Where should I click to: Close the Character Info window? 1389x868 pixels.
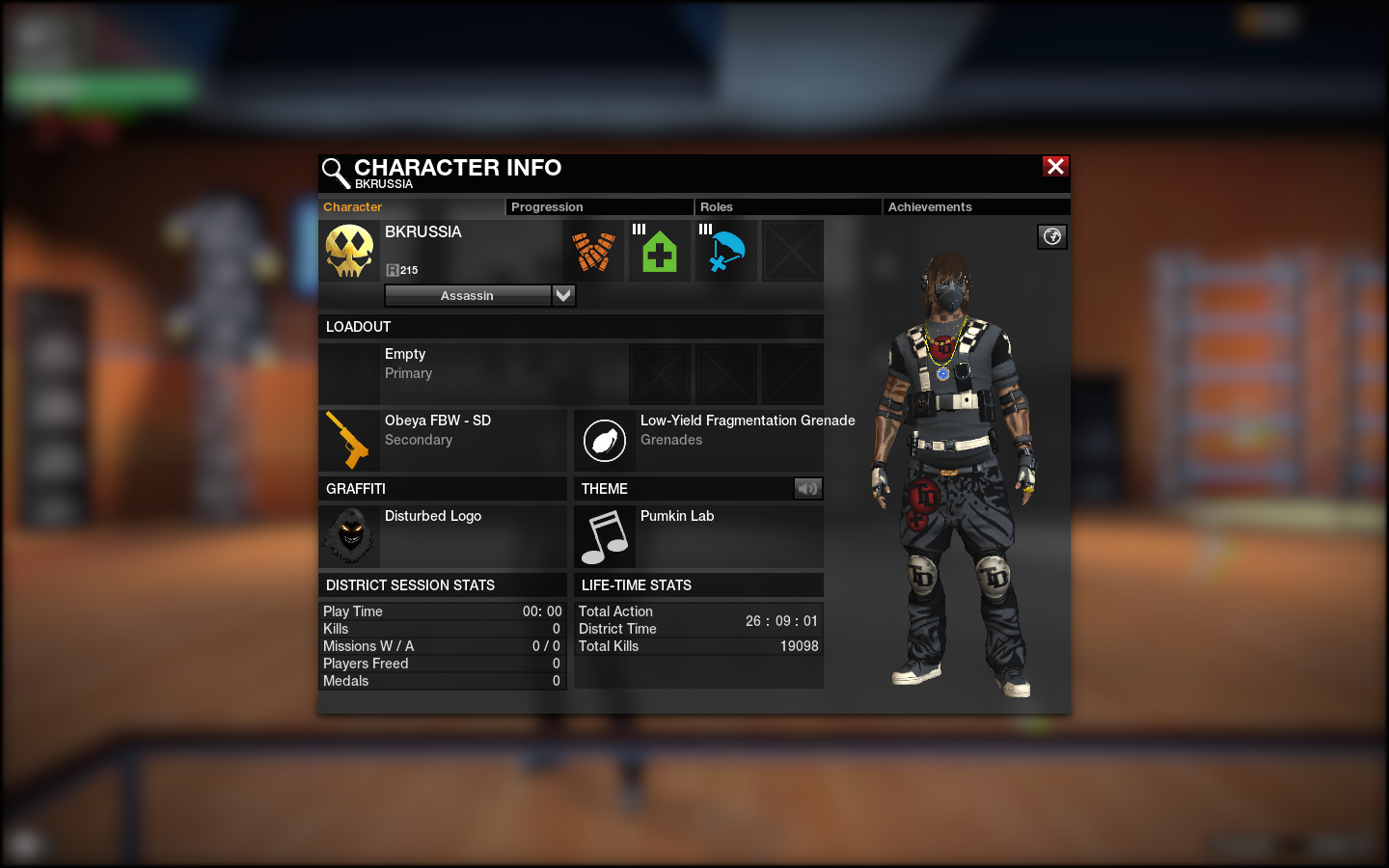tap(1055, 167)
